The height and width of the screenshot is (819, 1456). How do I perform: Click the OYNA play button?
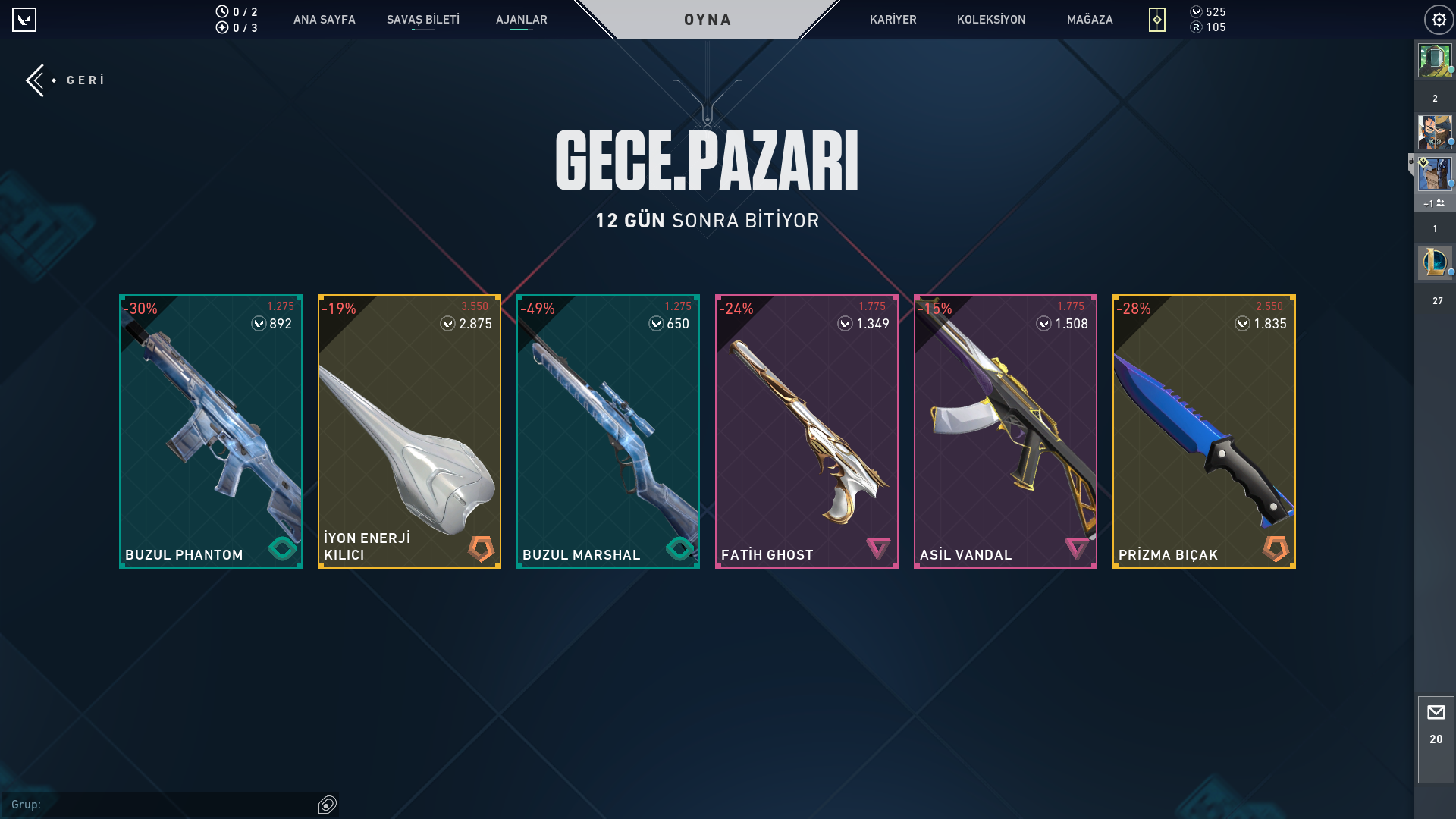point(707,20)
